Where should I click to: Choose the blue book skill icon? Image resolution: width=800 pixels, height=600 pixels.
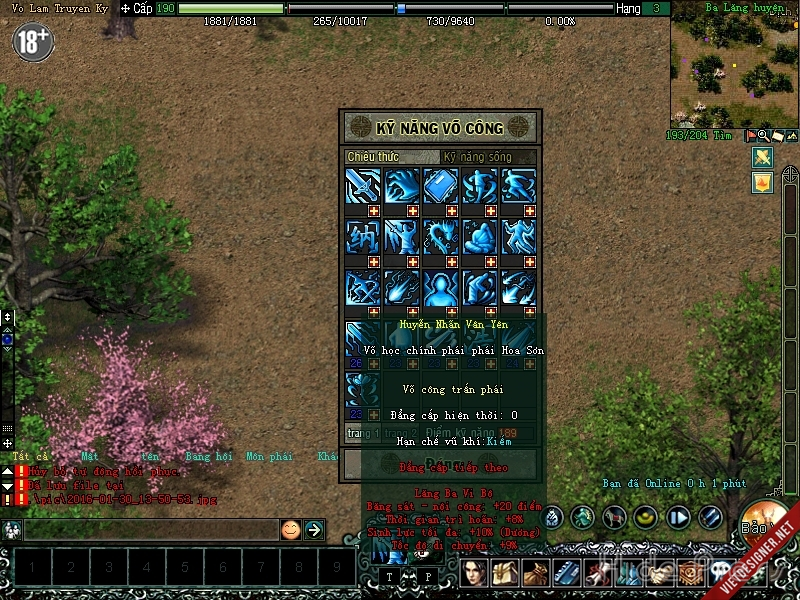pyautogui.click(x=440, y=185)
